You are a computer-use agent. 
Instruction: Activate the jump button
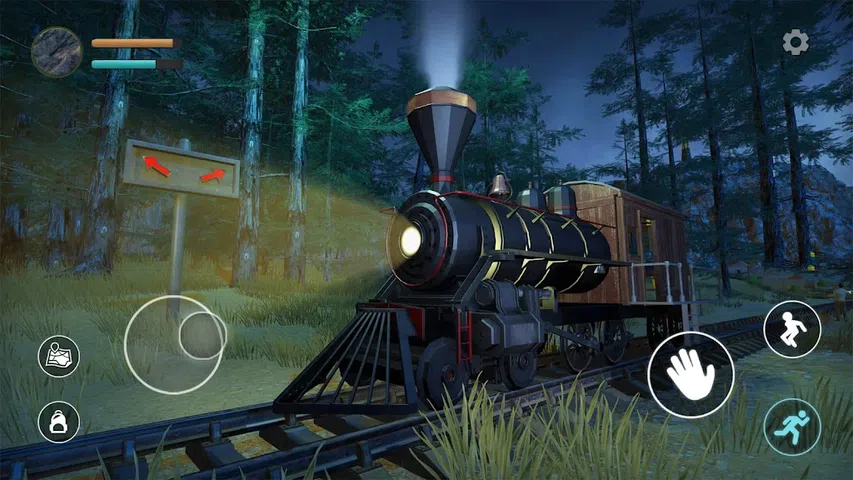(792, 329)
